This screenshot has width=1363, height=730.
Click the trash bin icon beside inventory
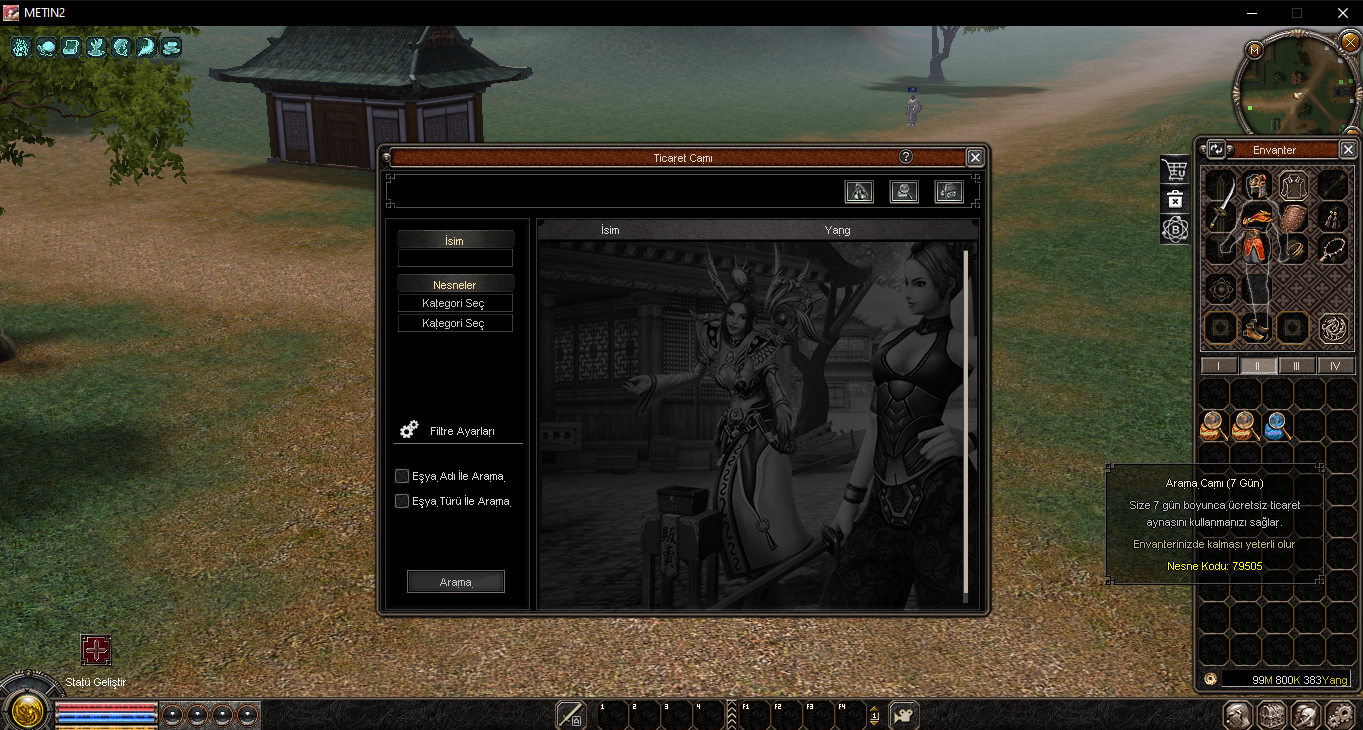pyautogui.click(x=1175, y=199)
